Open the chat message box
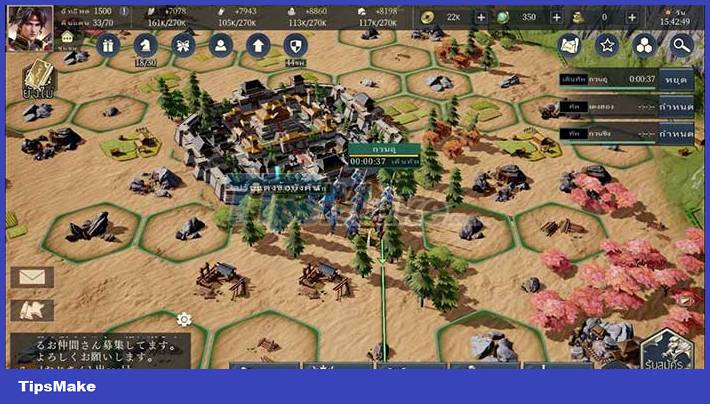Screen dimensions: 710x404 pyautogui.click(x=98, y=350)
